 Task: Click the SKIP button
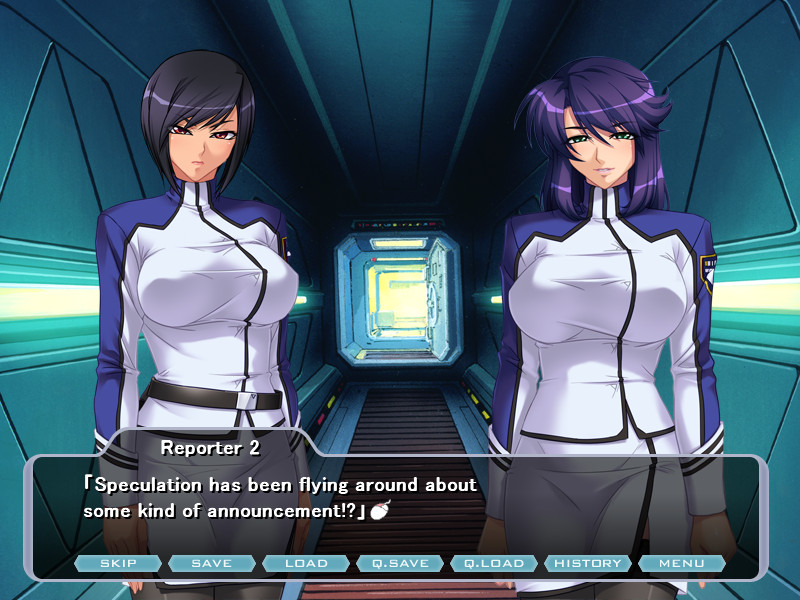click(x=118, y=563)
